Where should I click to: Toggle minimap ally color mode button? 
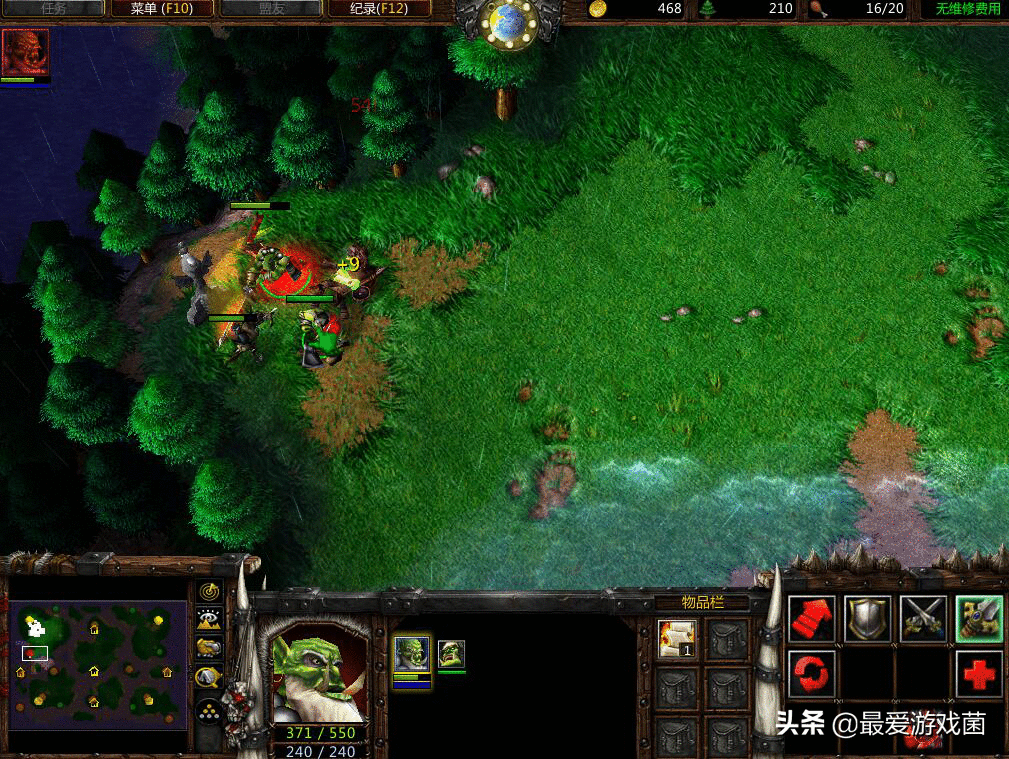tap(208, 648)
